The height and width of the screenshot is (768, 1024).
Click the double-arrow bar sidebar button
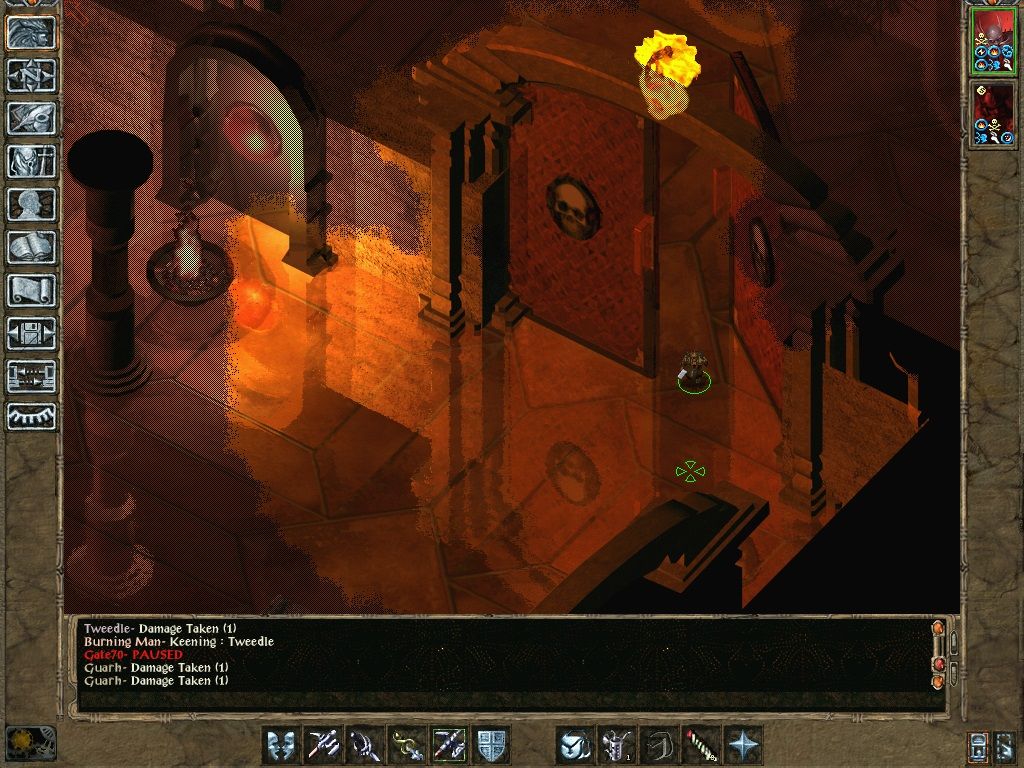[31, 377]
